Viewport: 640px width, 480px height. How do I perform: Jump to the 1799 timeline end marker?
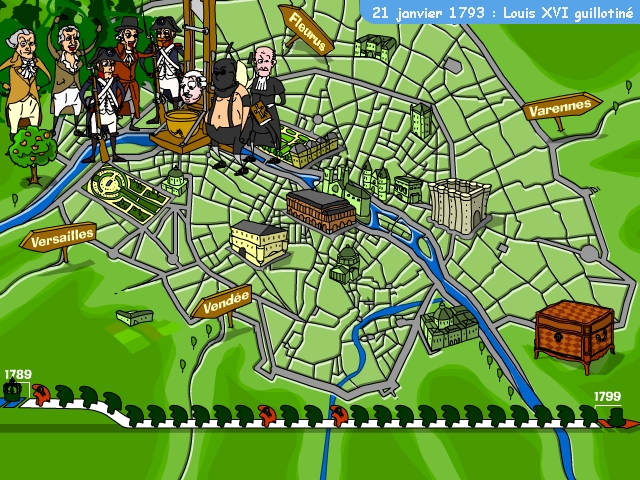pyautogui.click(x=616, y=414)
